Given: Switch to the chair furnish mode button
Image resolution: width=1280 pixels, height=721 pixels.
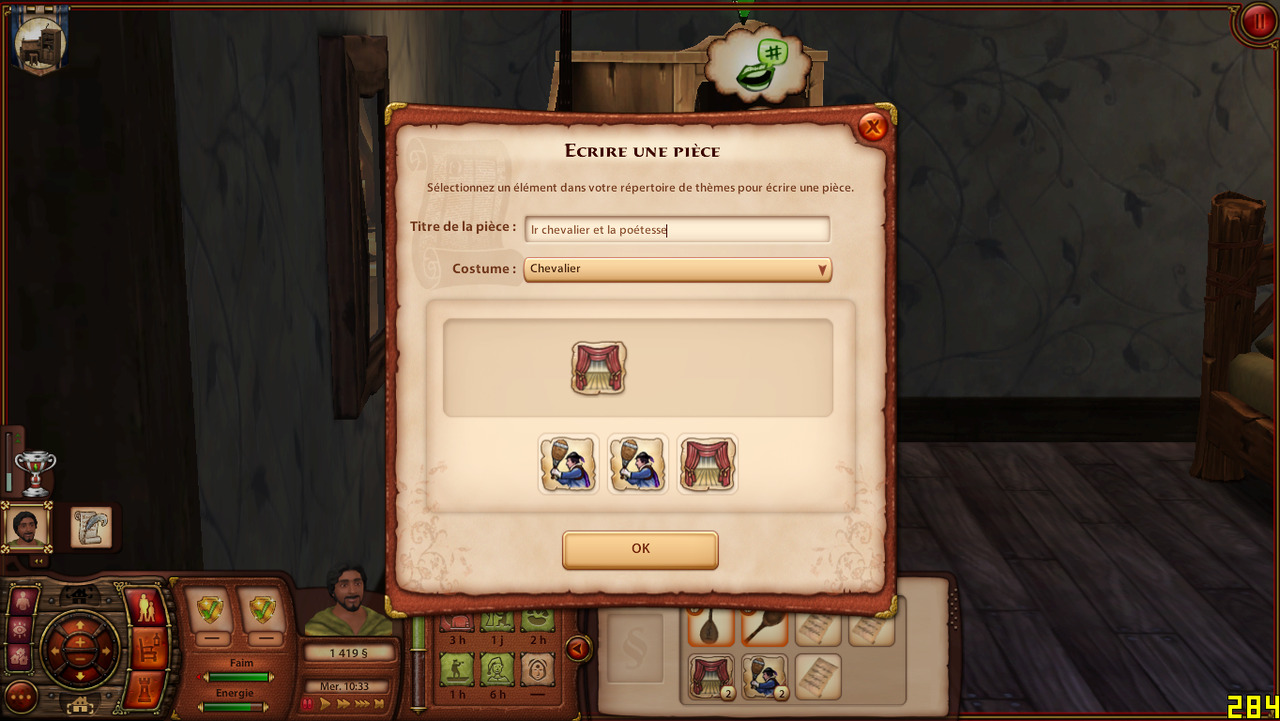Looking at the screenshot, I should click(x=146, y=648).
